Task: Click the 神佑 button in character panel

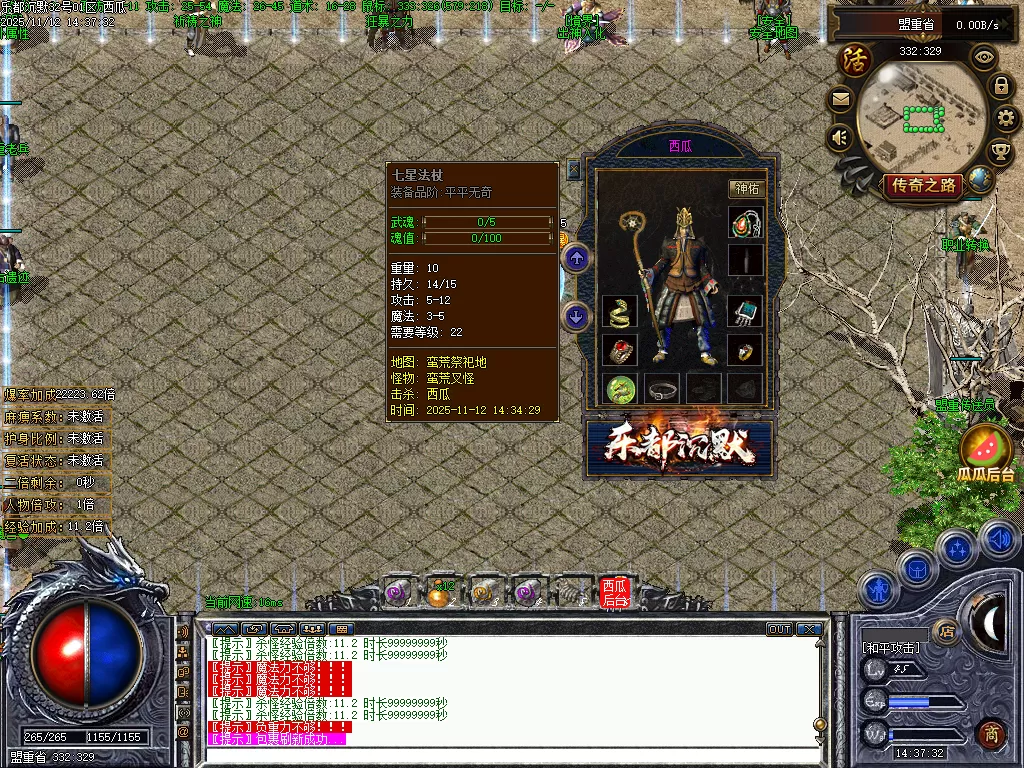Action: [746, 188]
